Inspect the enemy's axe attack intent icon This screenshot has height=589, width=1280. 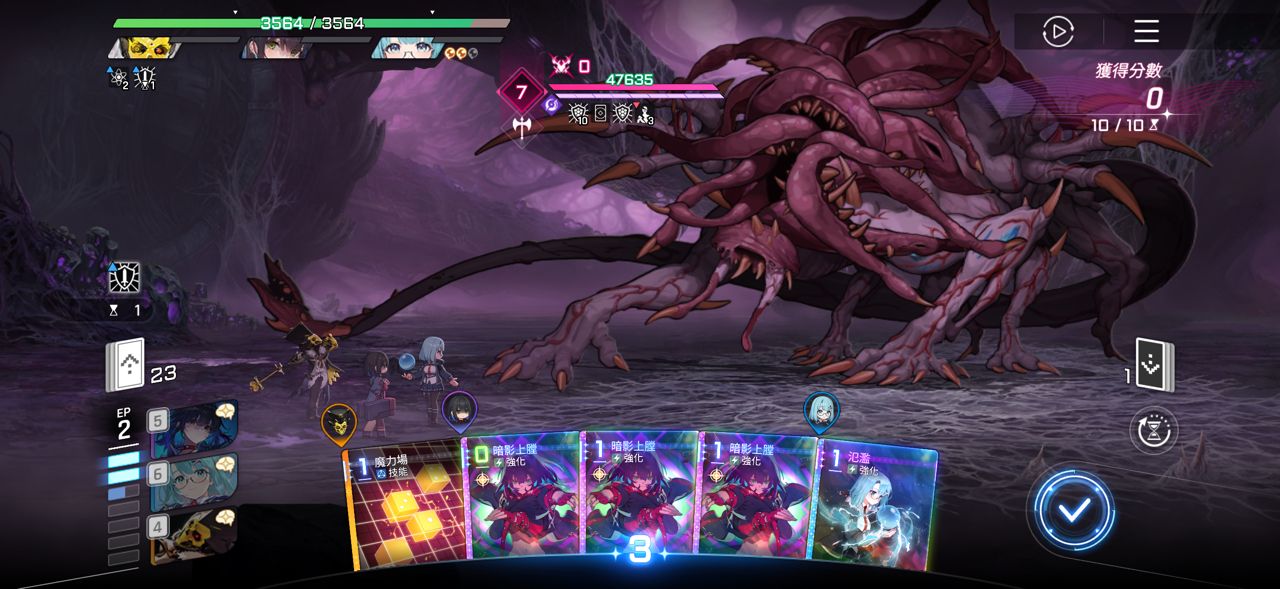(521, 127)
